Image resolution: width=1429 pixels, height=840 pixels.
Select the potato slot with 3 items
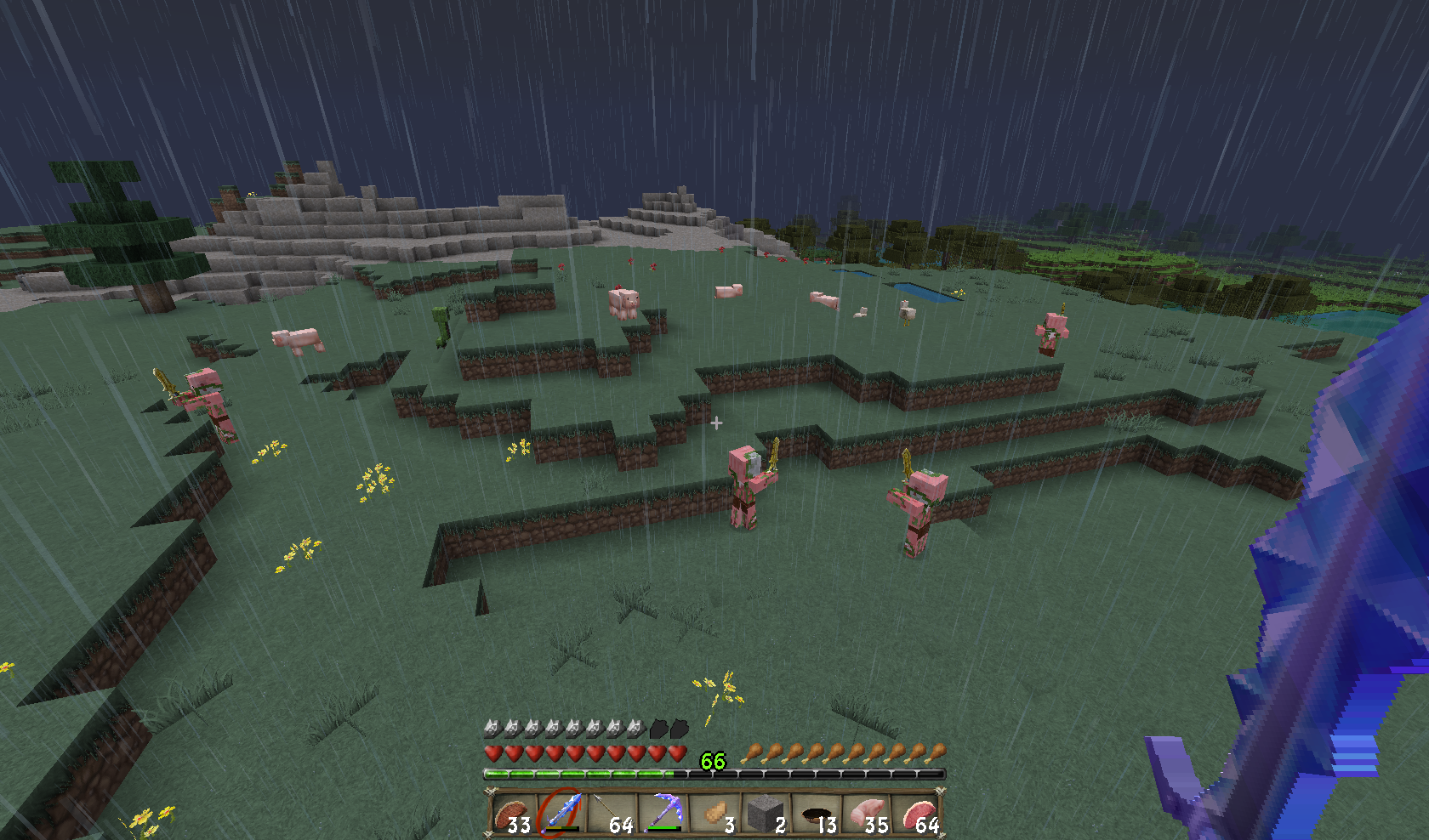(x=714, y=814)
